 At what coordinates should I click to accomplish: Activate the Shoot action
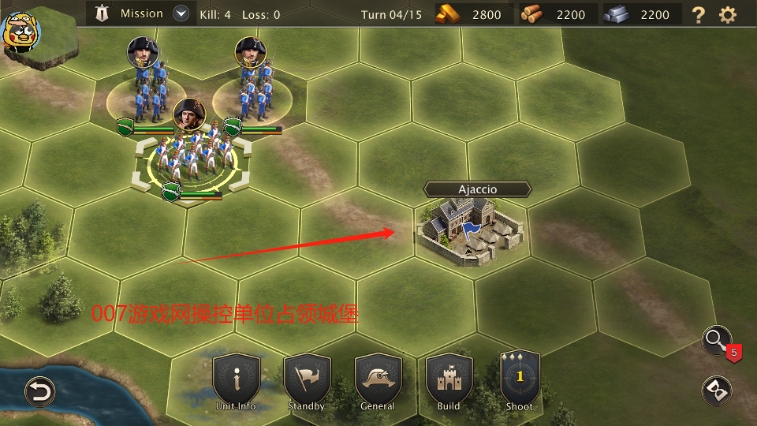[x=519, y=381]
